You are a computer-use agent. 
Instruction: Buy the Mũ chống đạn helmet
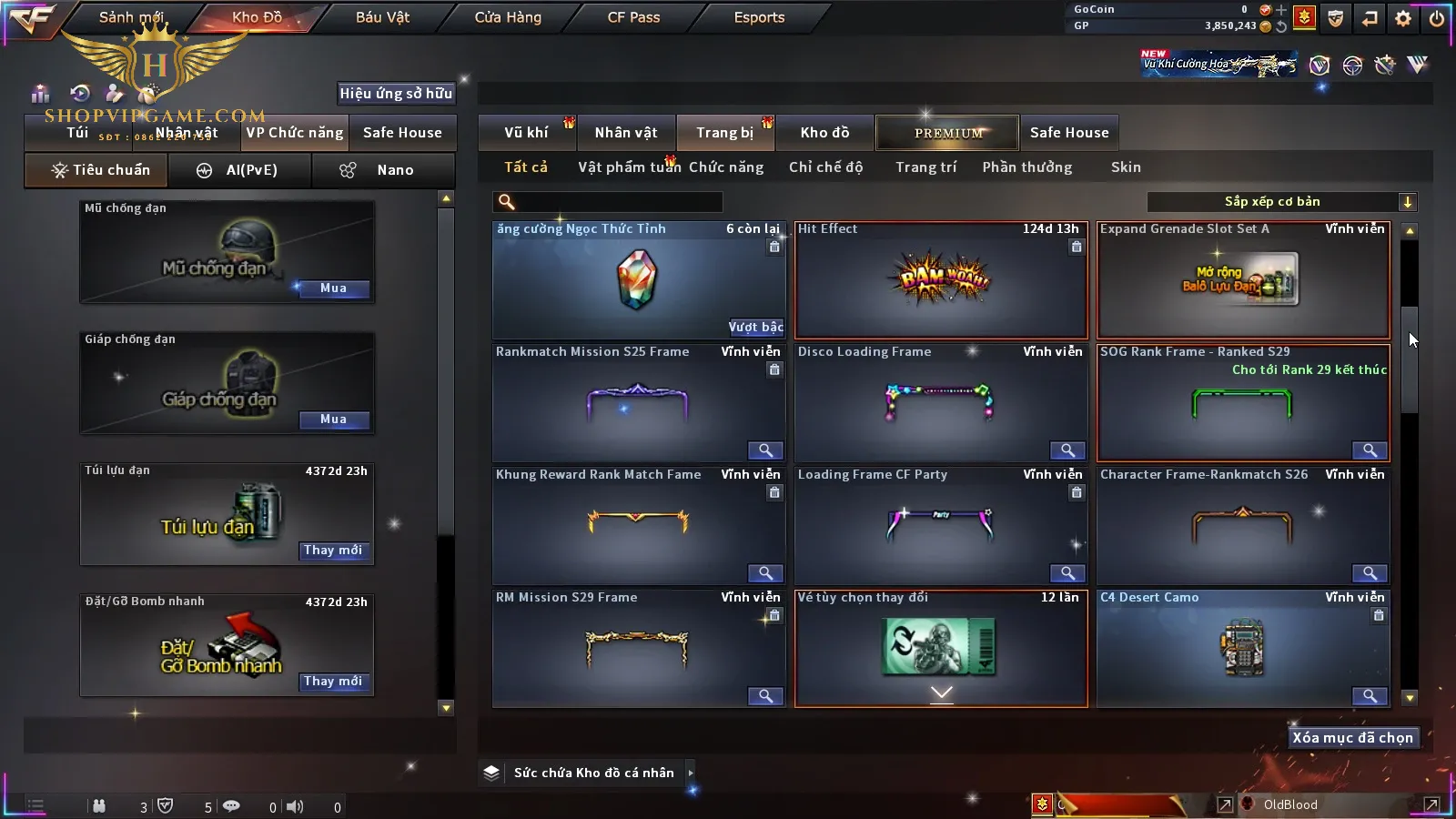pos(333,288)
